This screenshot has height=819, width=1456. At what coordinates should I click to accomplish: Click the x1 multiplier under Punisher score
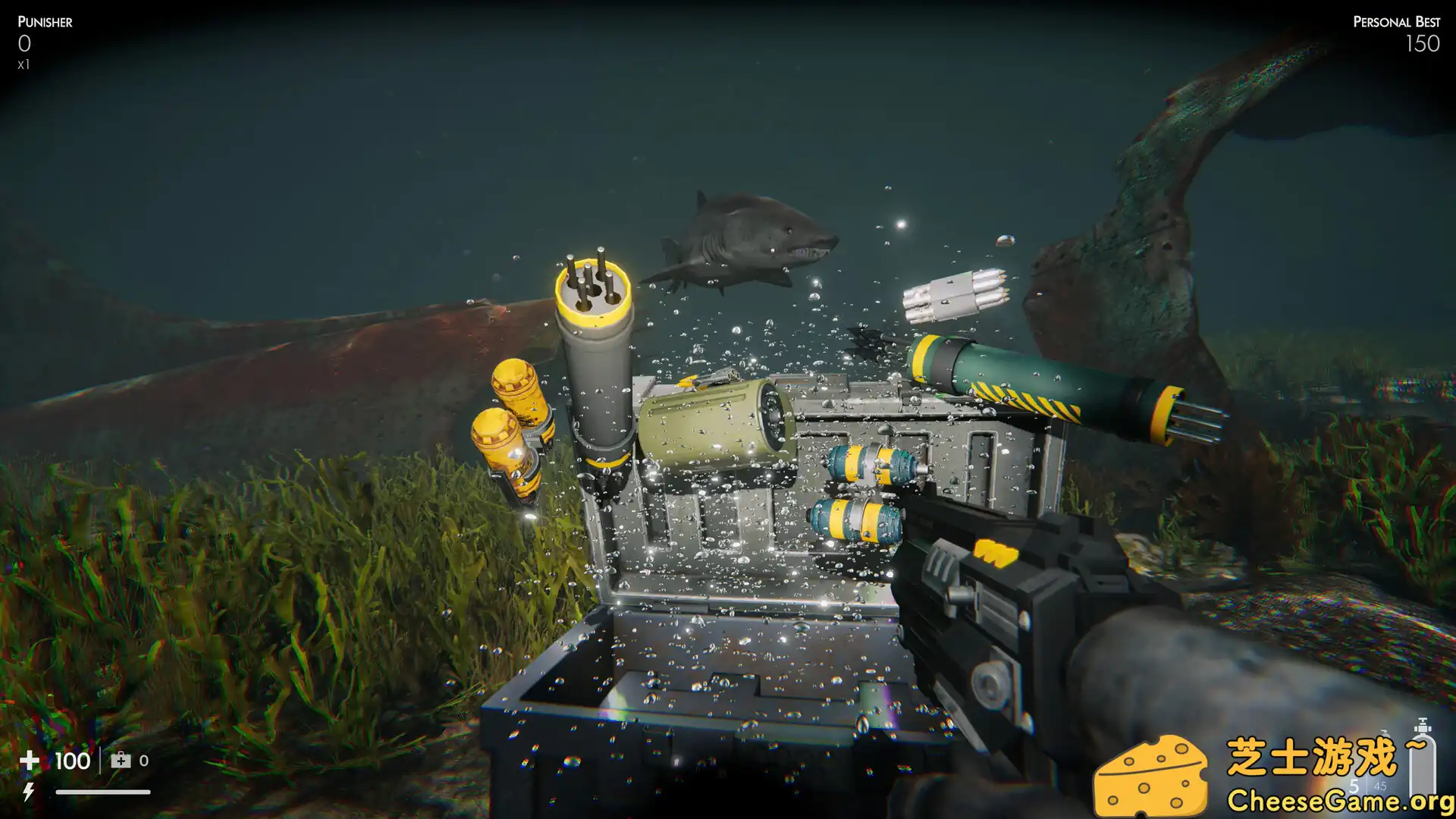[24, 65]
